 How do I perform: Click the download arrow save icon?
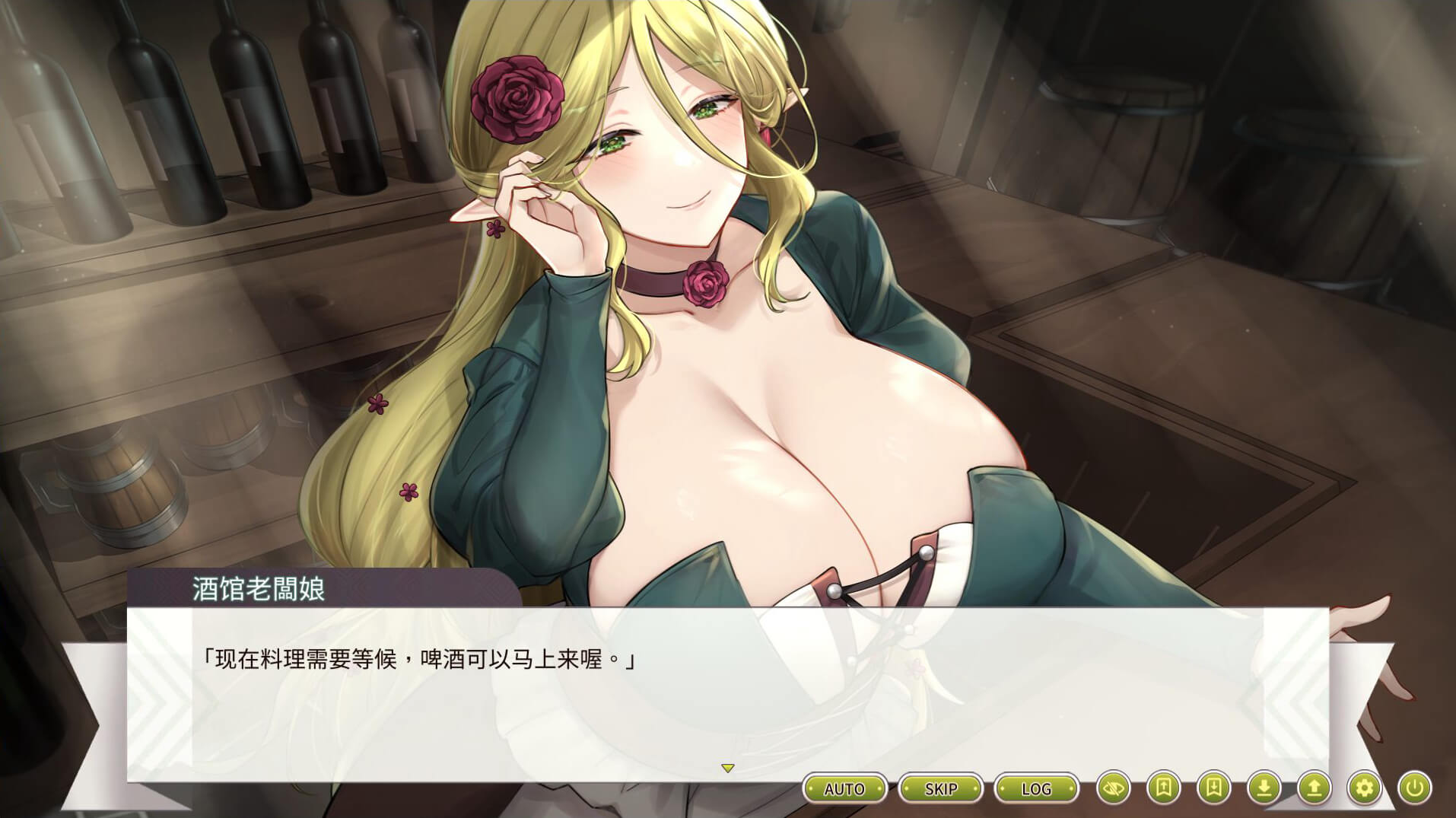[1264, 788]
